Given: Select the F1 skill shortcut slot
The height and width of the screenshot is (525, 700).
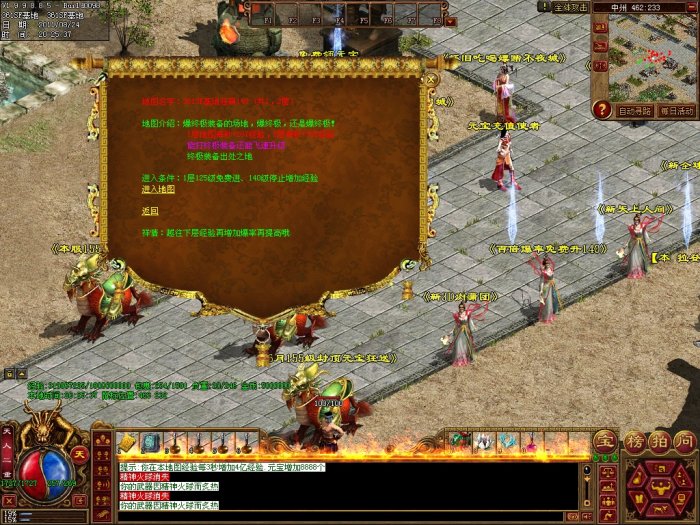Looking at the screenshot, I should [262, 14].
